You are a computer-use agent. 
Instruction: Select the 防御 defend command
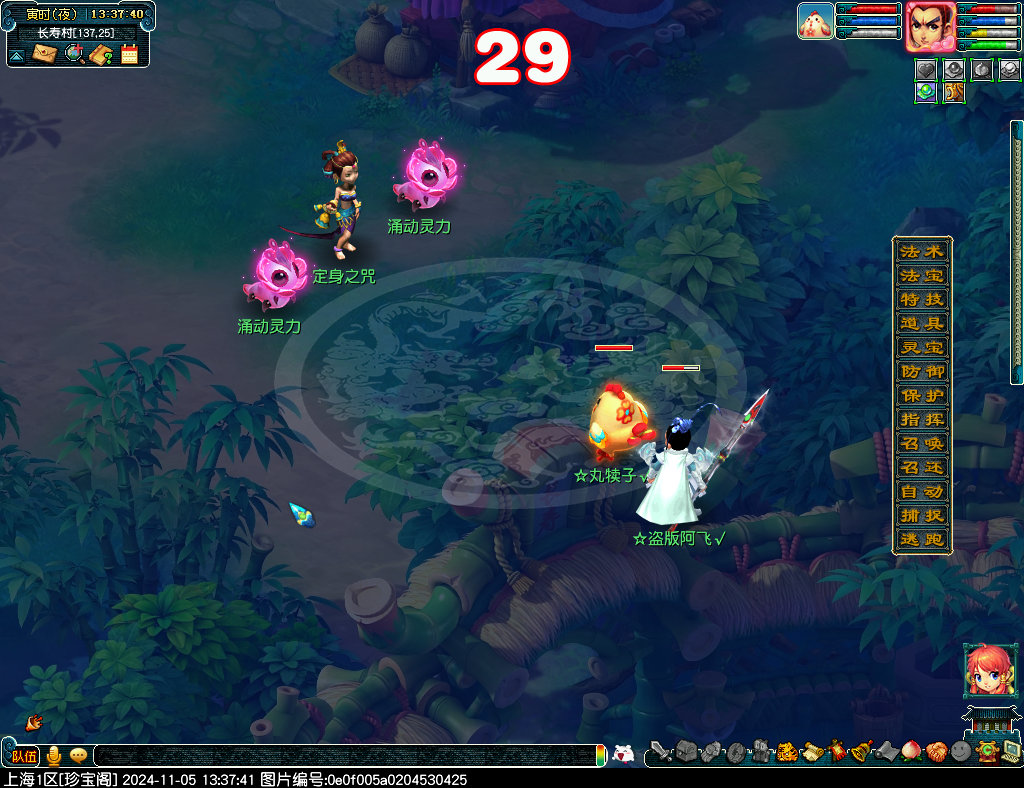click(921, 371)
